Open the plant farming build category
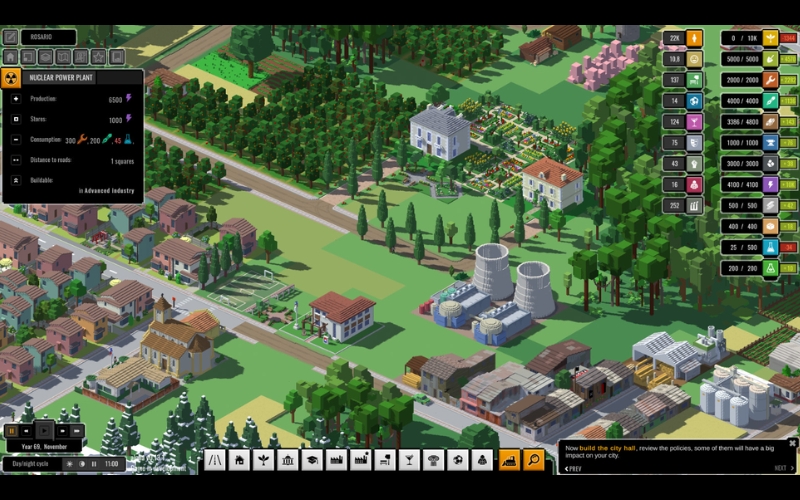Image resolution: width=800 pixels, height=500 pixels. [264, 460]
